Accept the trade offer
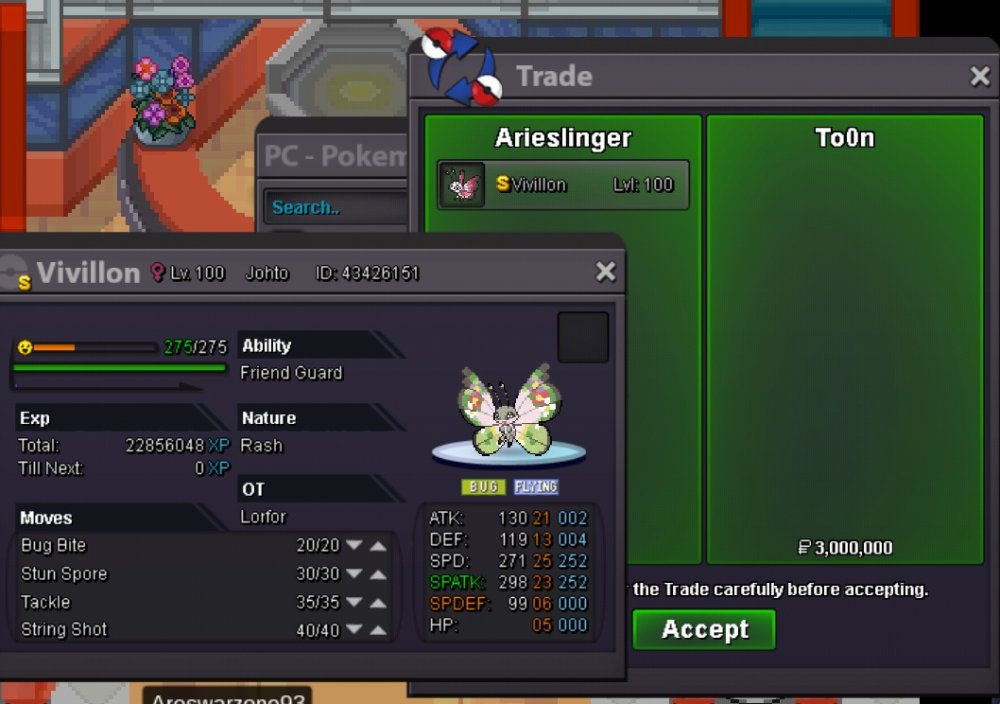 coord(704,630)
